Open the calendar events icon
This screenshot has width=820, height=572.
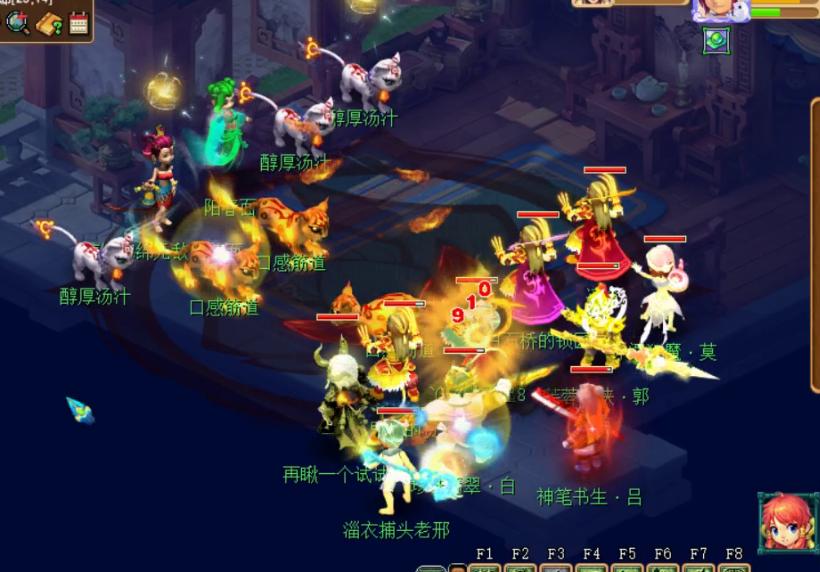click(79, 23)
